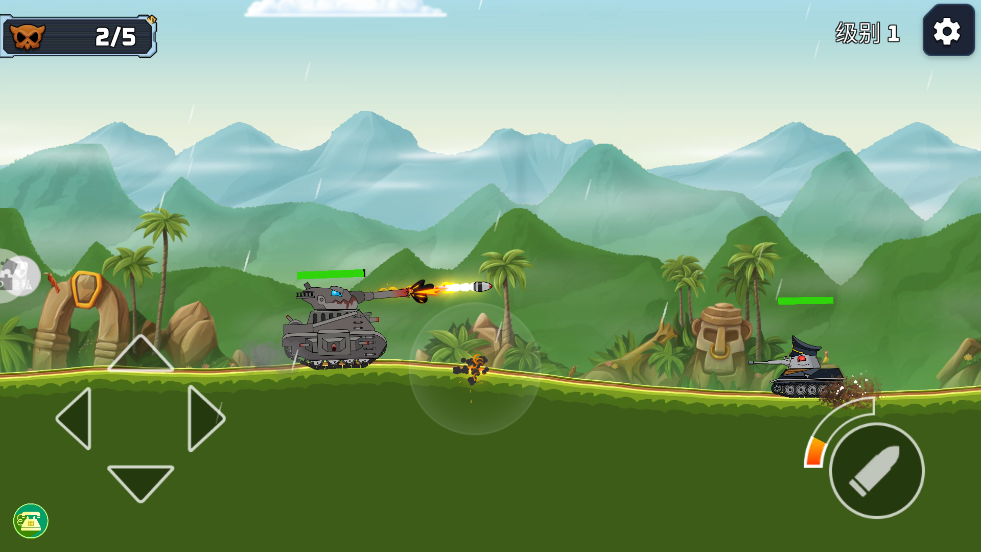Fire a shell with the bullet button
Viewport: 981px width, 552px height.
pyautogui.click(x=876, y=470)
